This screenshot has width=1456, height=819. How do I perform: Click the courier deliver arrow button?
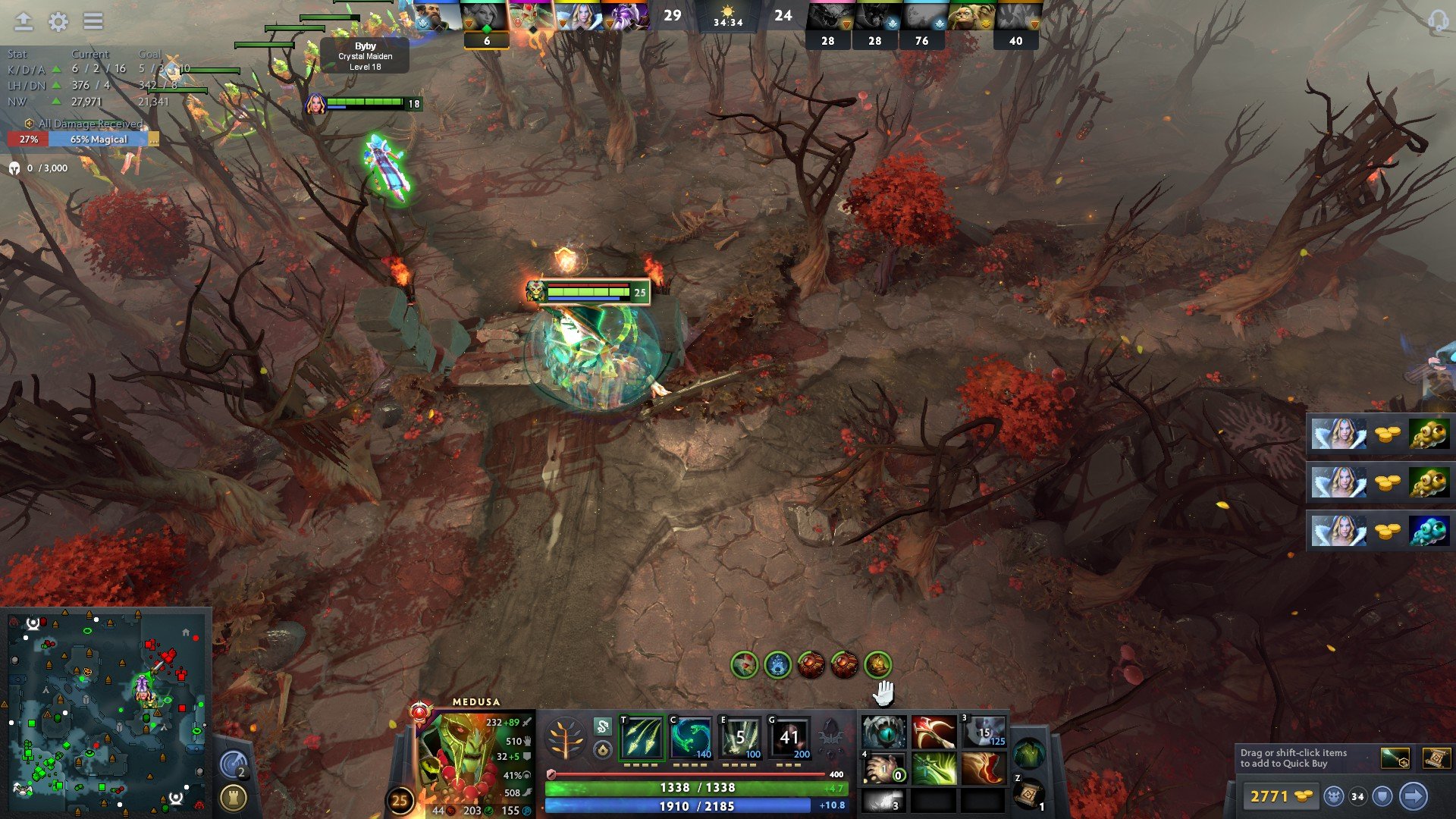tap(1413, 796)
